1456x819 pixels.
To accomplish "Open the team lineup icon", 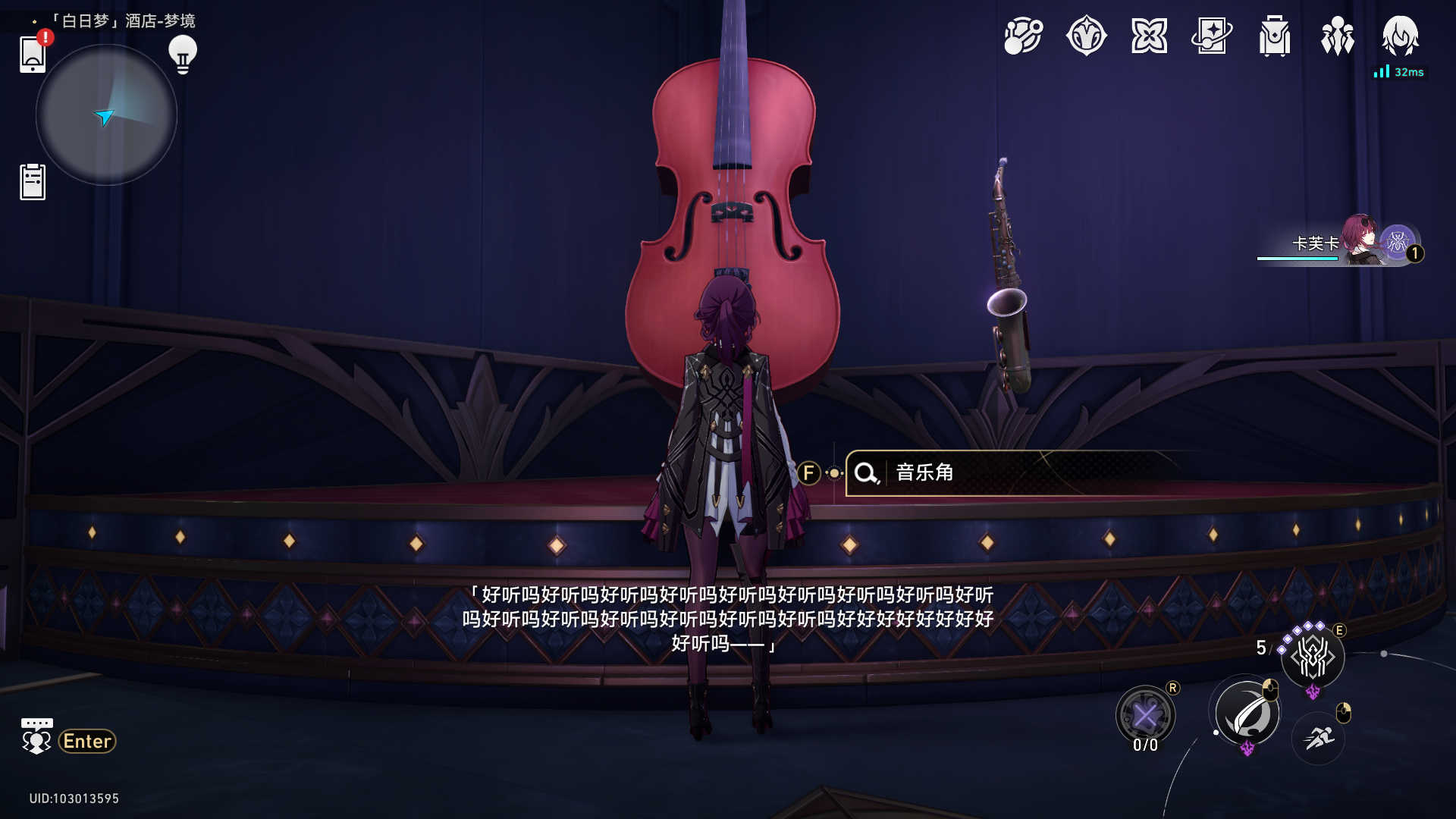I will pos(1338,36).
